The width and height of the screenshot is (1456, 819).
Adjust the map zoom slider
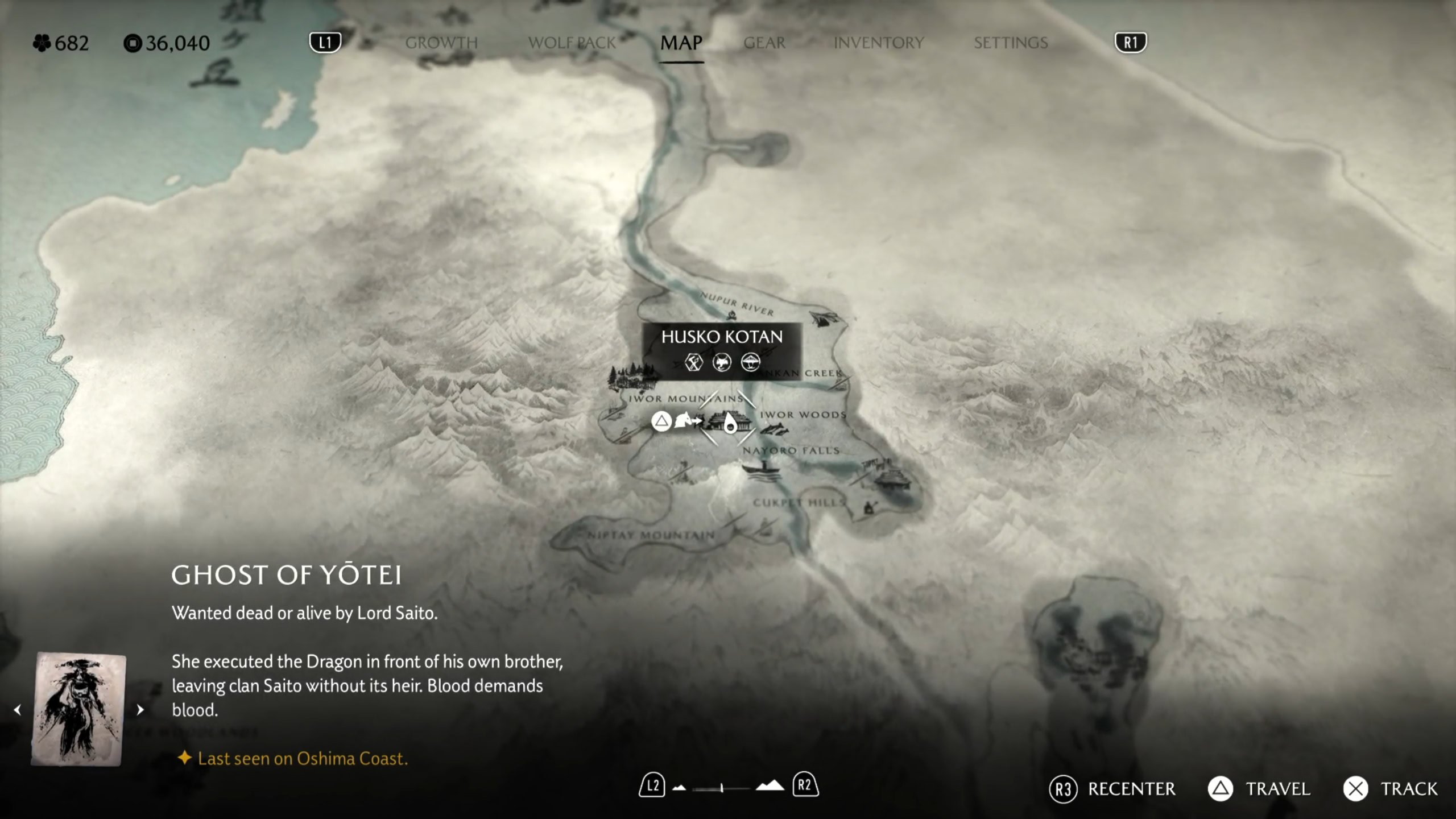click(721, 788)
